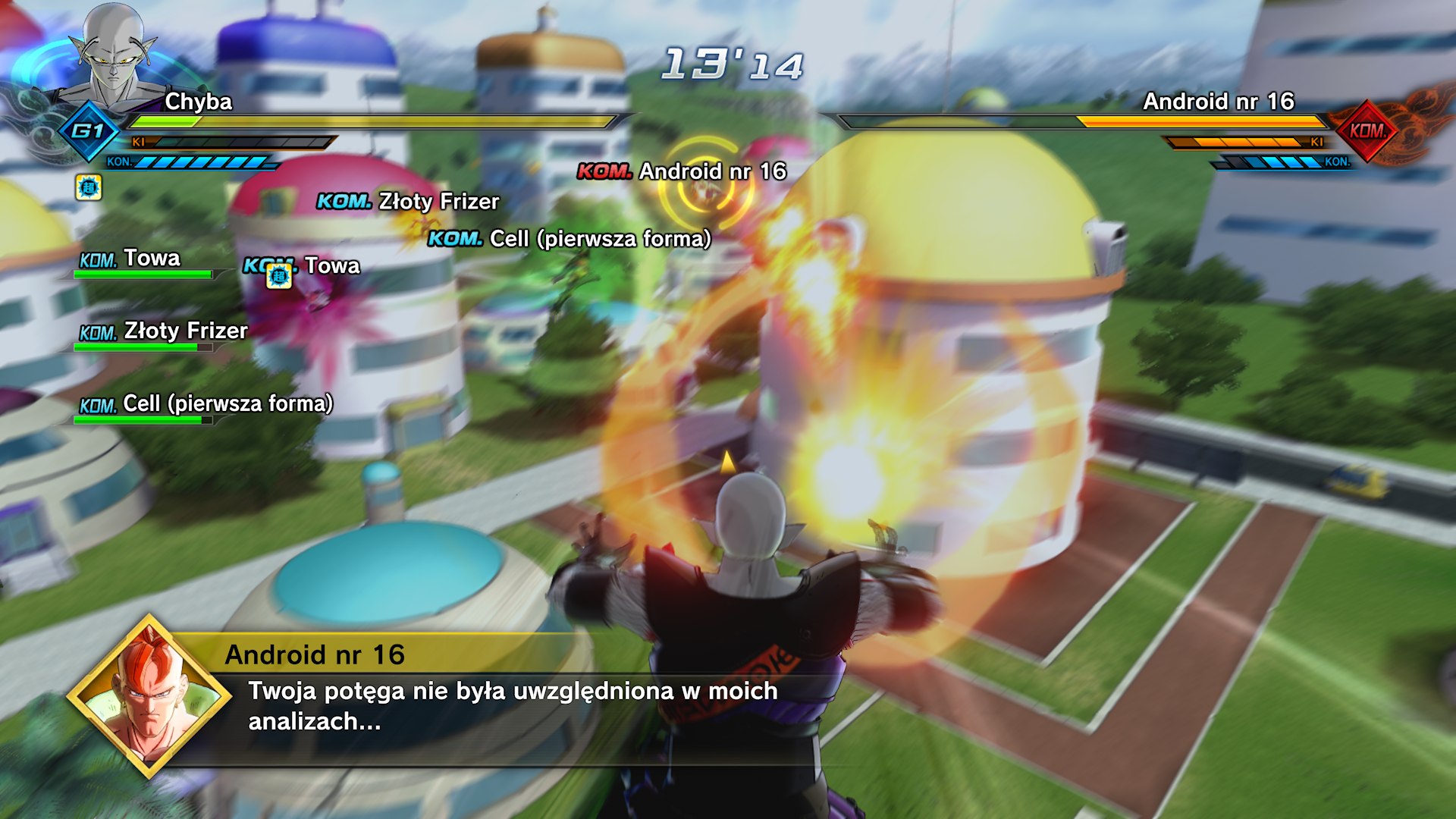Image resolution: width=1456 pixels, height=819 pixels.
Task: Click Chyba's player portrait
Action: [114, 57]
